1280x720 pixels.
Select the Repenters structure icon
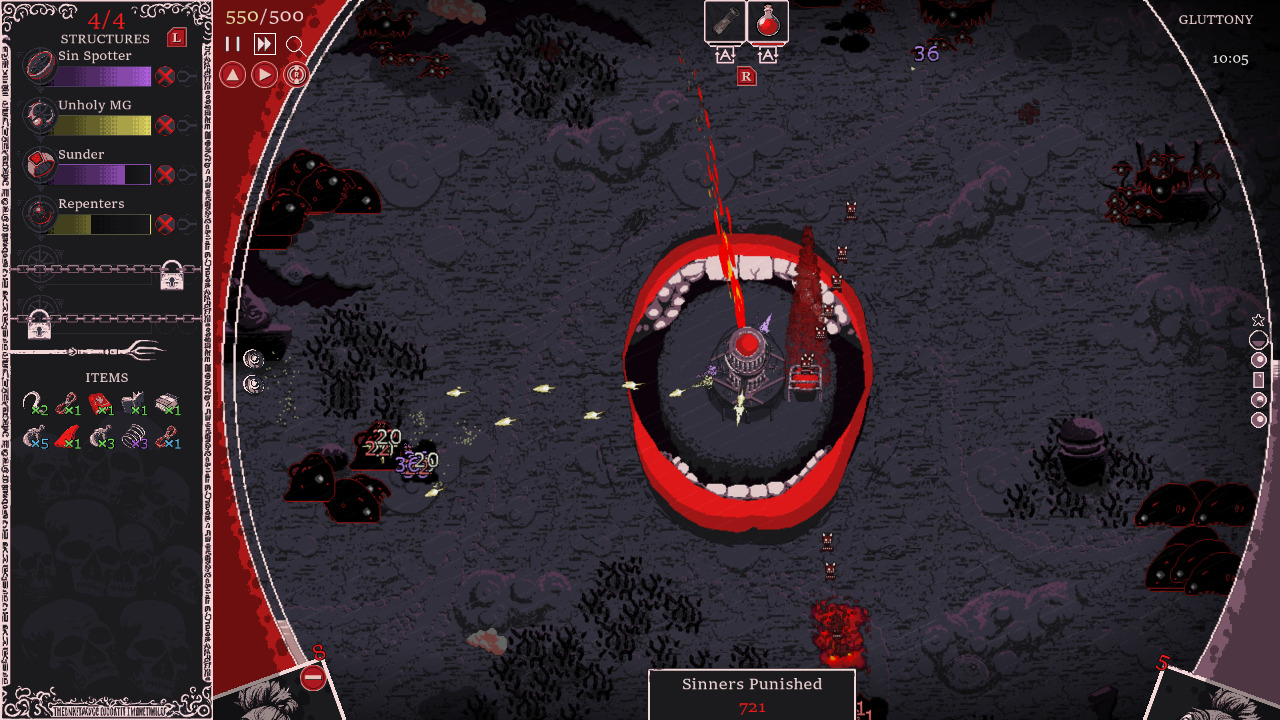coord(38,215)
